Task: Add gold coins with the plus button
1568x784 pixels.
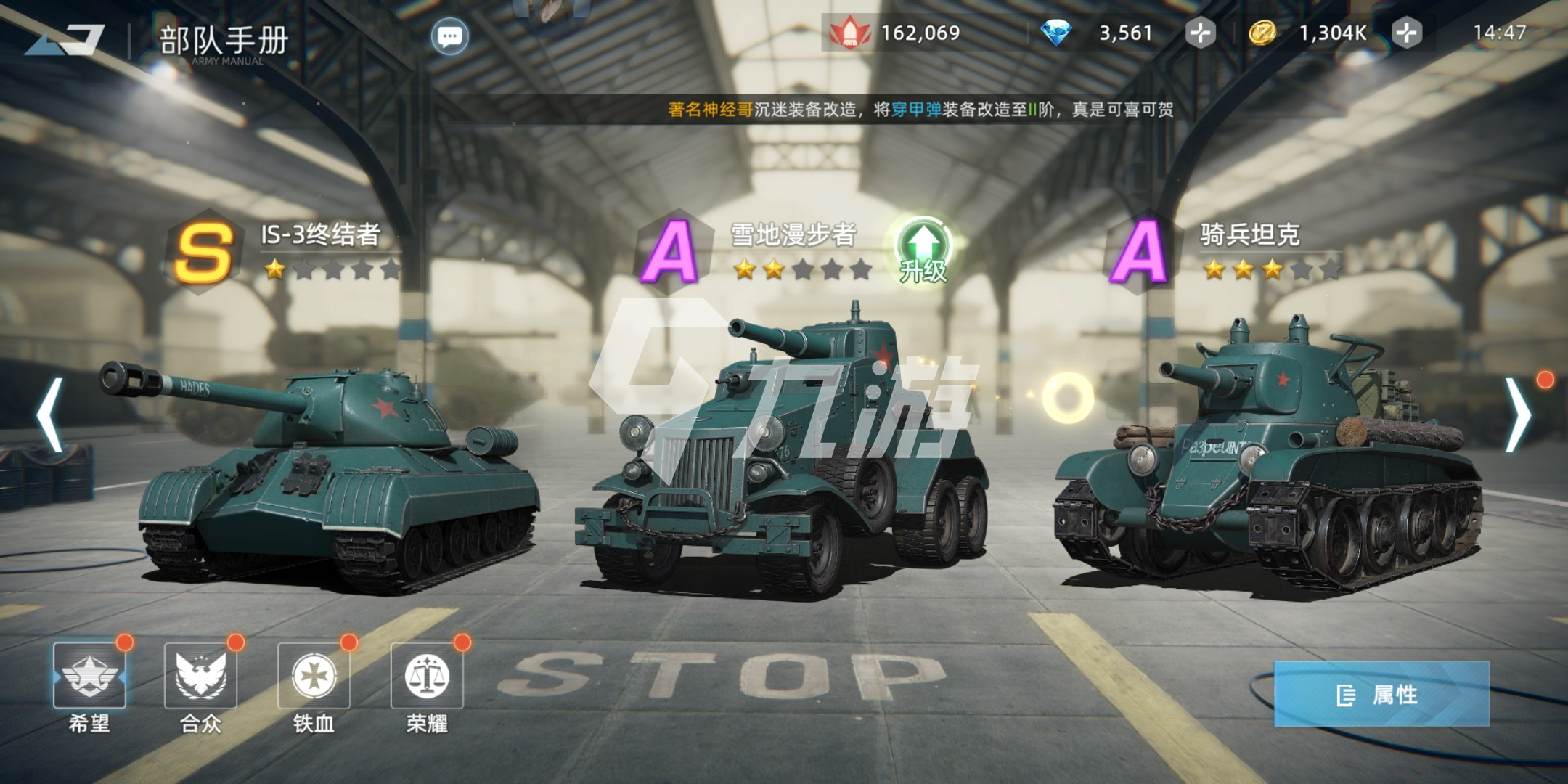Action: click(1406, 33)
